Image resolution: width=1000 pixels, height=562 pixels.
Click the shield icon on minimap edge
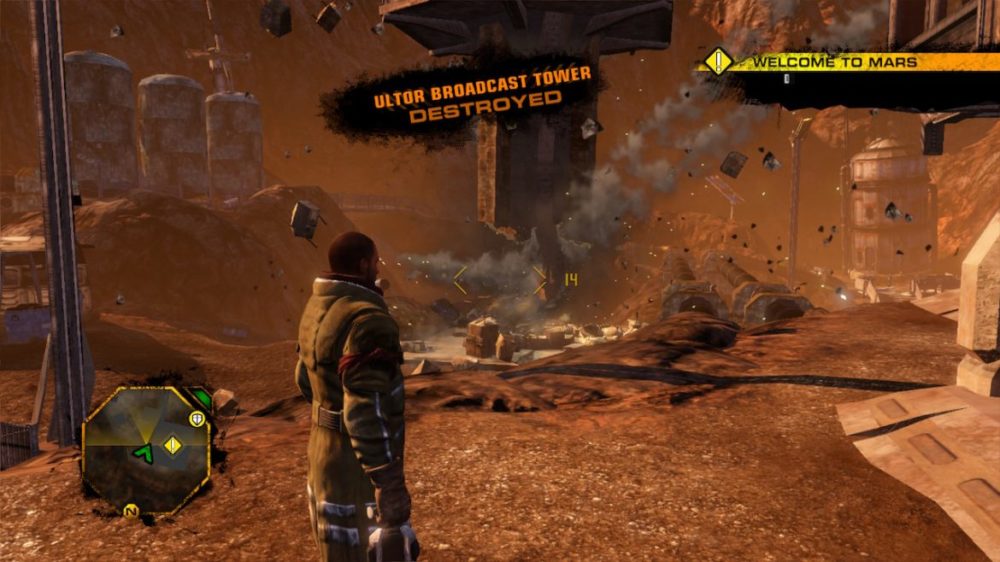[197, 419]
